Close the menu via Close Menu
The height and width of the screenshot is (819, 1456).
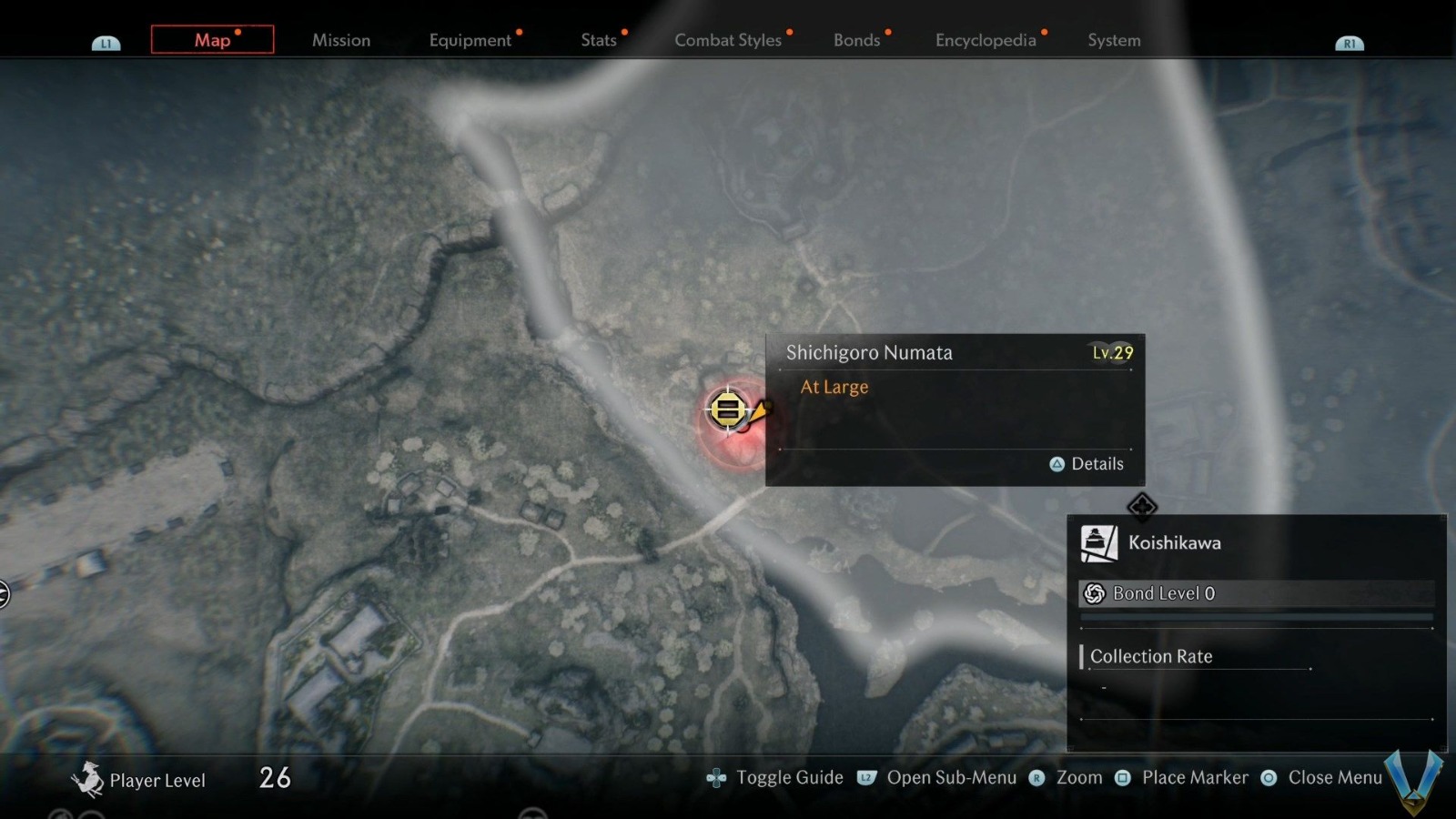coord(1323,778)
